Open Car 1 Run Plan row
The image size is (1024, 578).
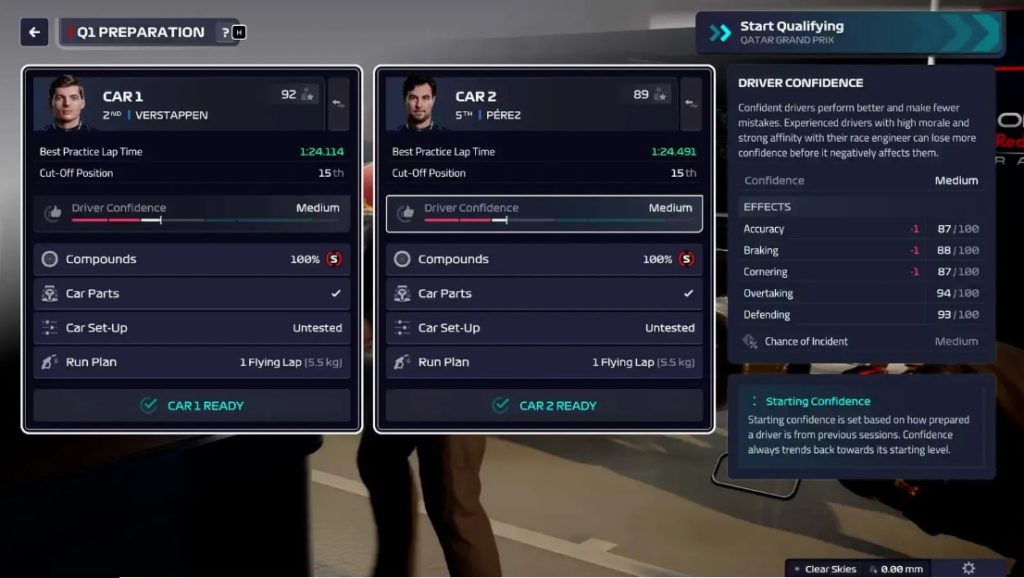(x=191, y=362)
